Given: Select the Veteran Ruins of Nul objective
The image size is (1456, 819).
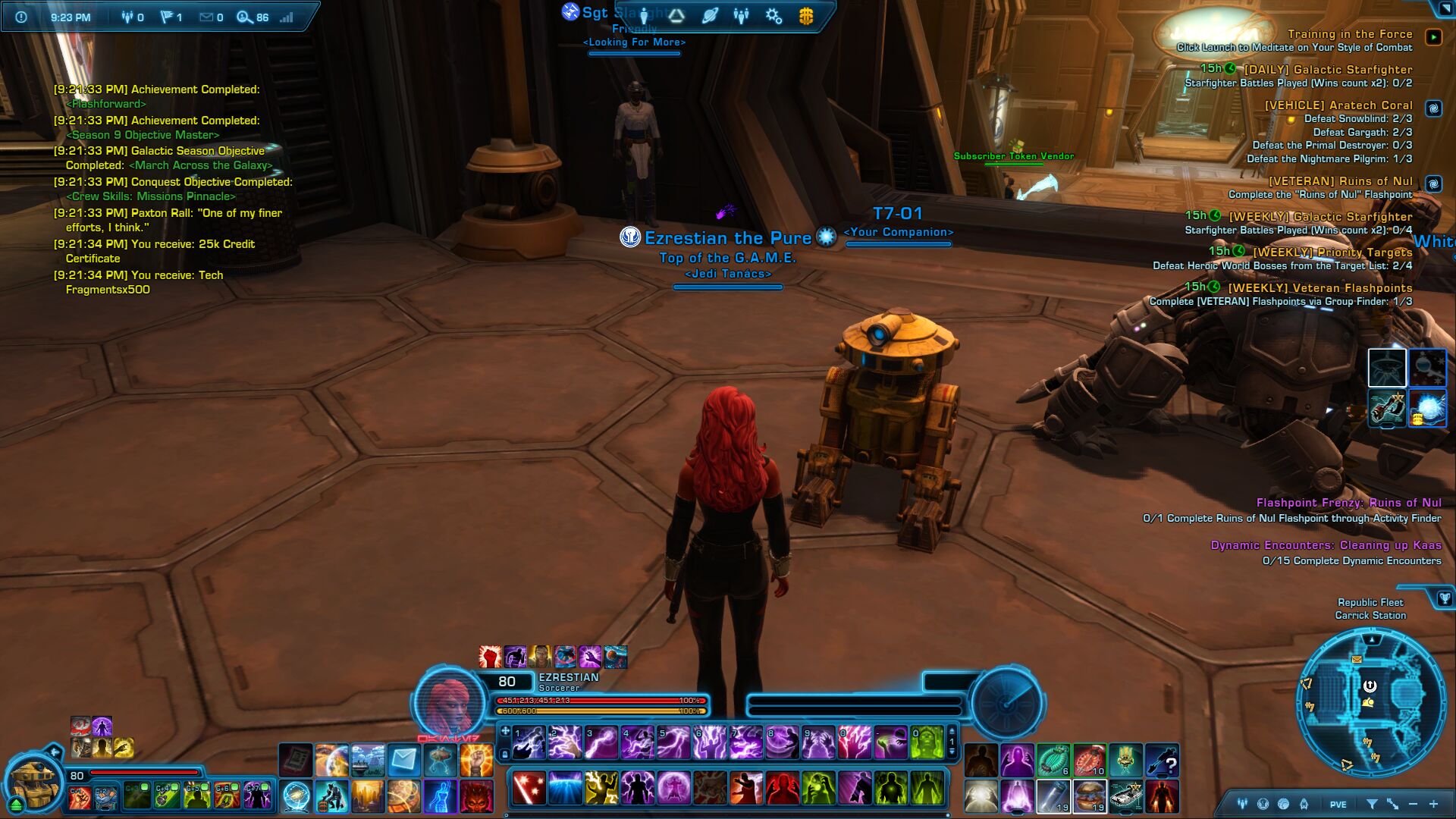Looking at the screenshot, I should tap(1340, 181).
